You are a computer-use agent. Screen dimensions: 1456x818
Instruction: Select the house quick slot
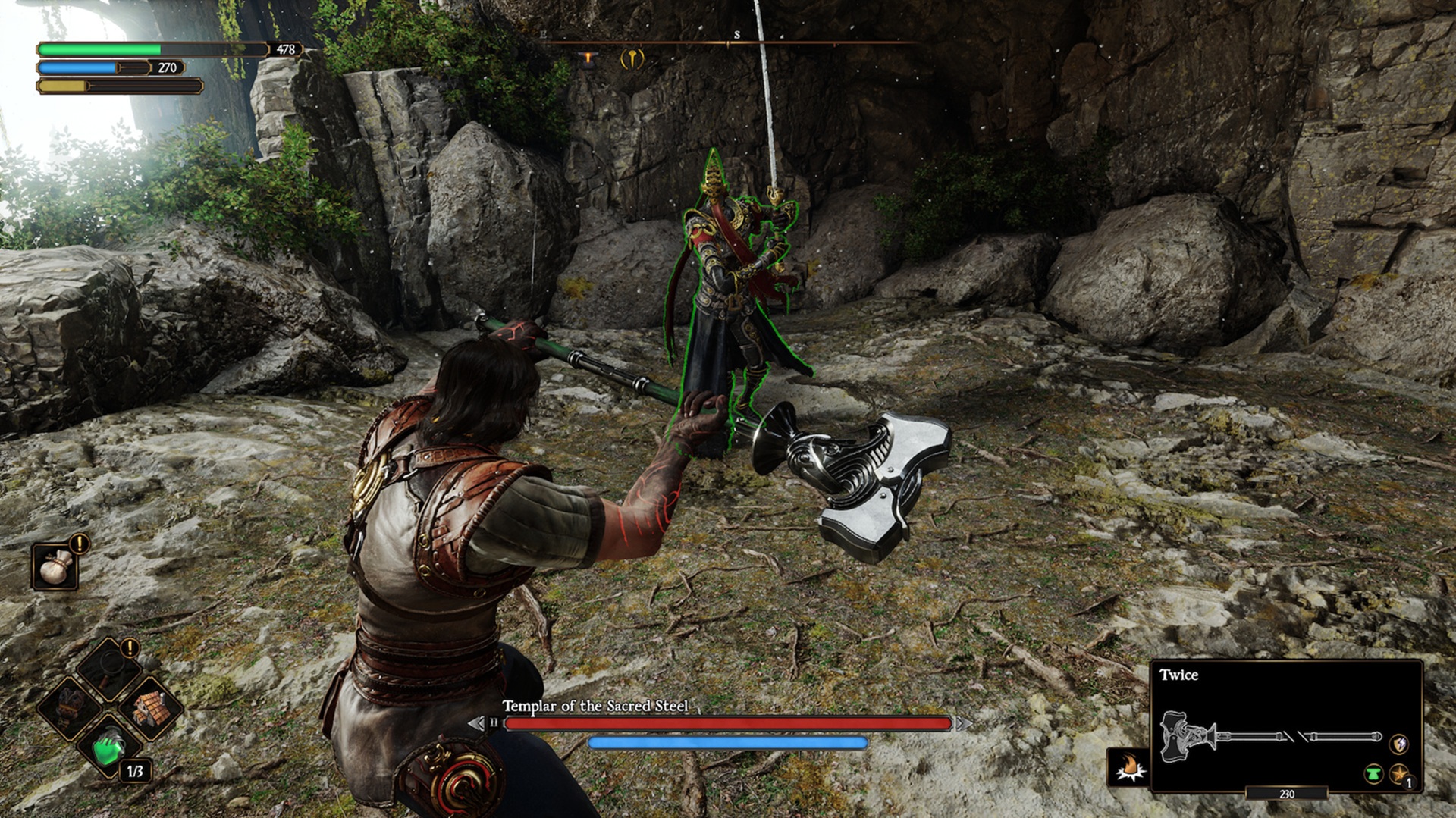(x=149, y=708)
